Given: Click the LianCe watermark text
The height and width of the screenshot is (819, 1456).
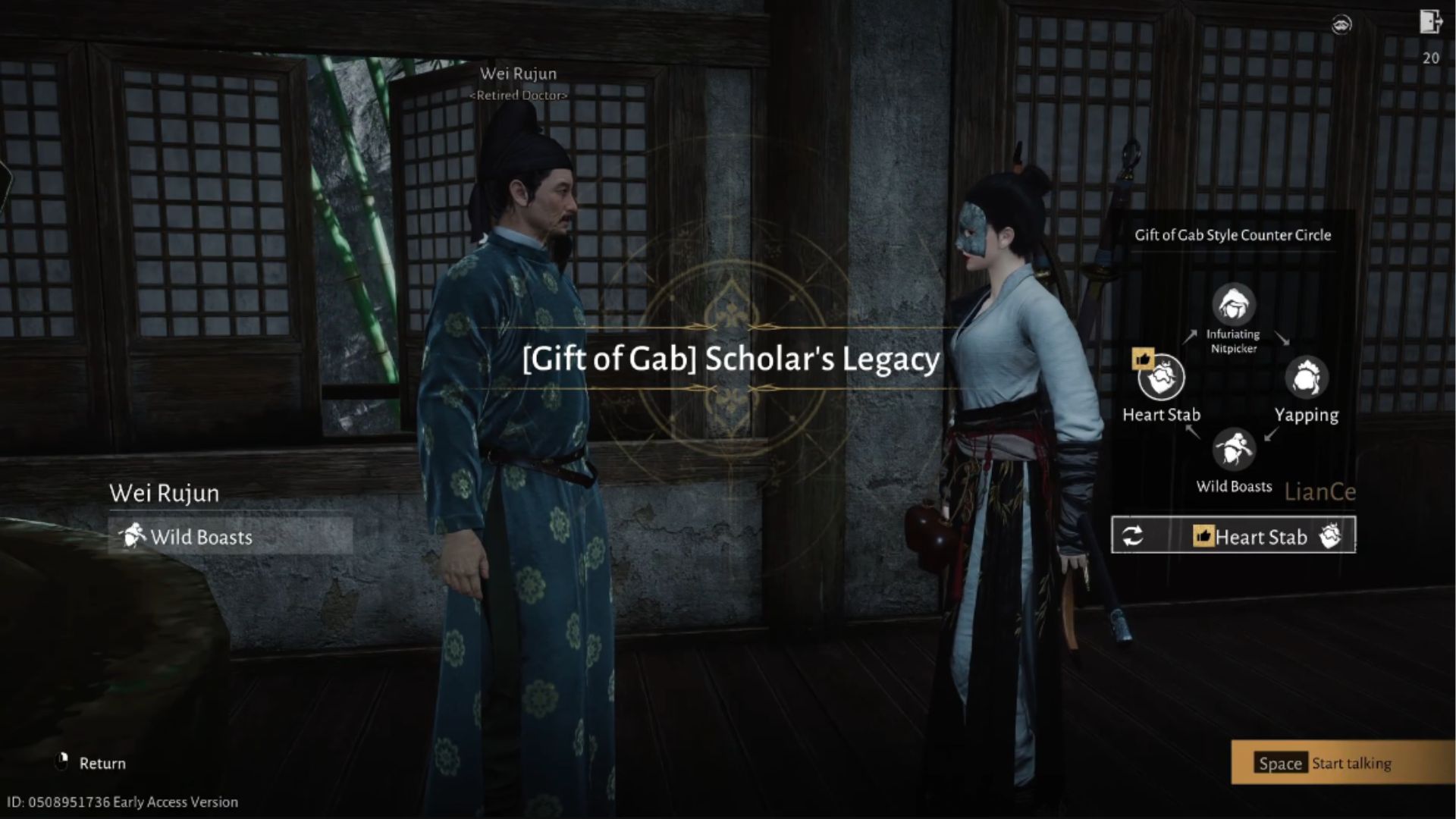Looking at the screenshot, I should (x=1320, y=491).
